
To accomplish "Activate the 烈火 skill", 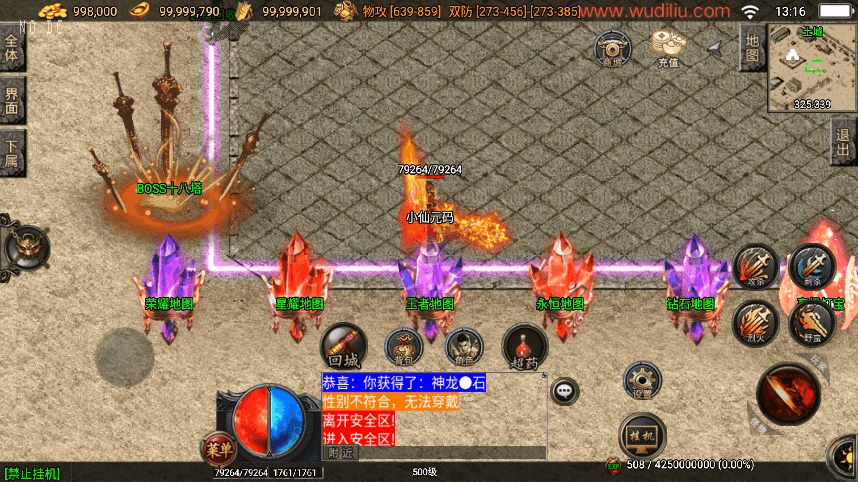I will point(756,322).
